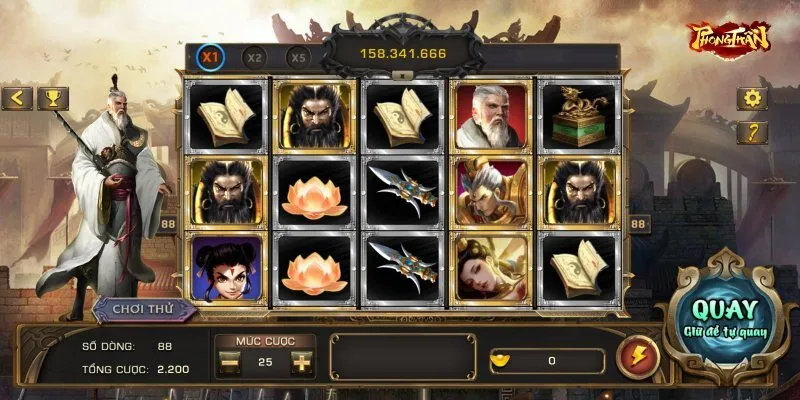
Task: Open the gear settings menu
Action: pyautogui.click(x=751, y=98)
